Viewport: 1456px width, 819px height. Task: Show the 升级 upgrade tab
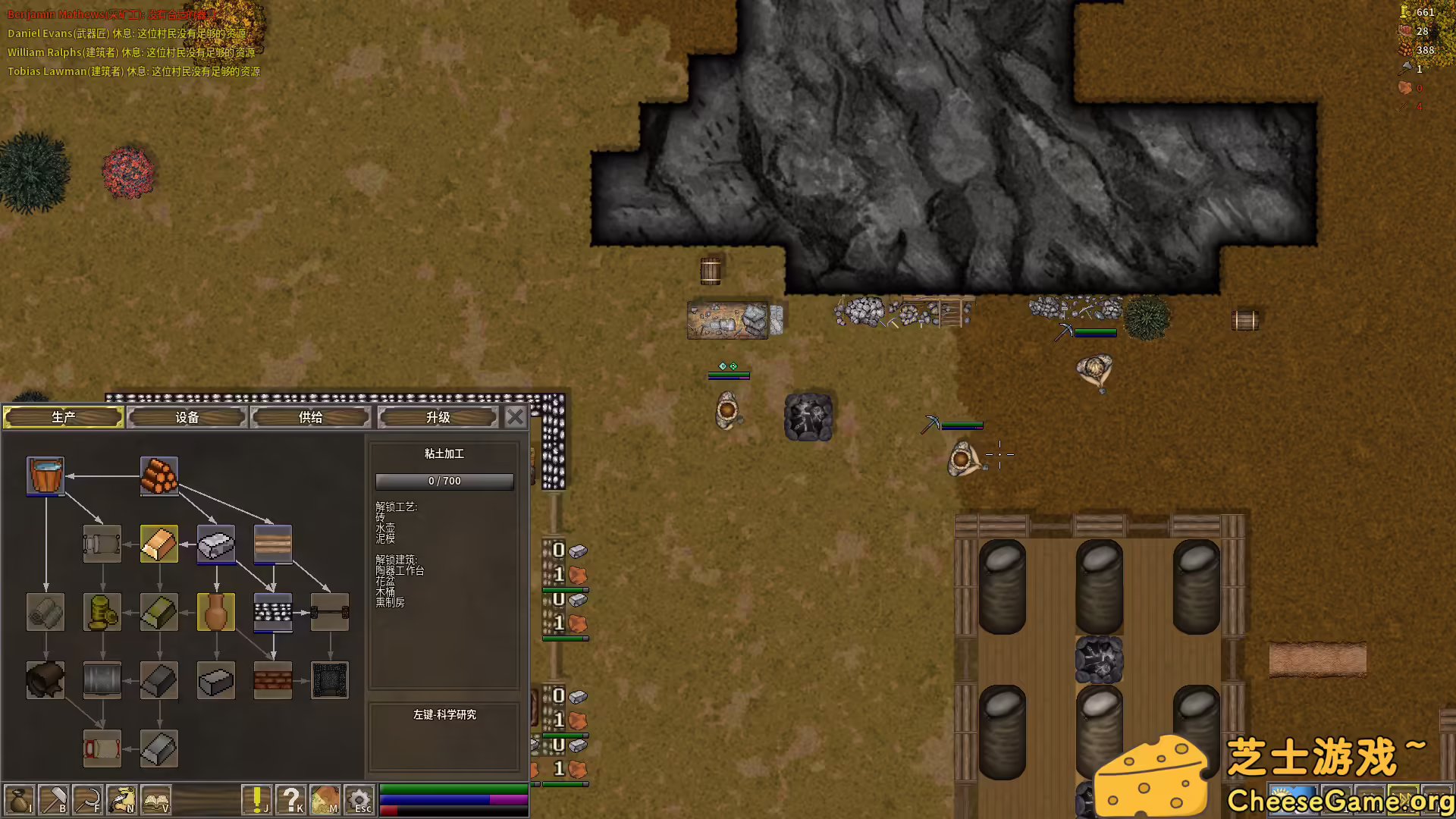point(438,417)
